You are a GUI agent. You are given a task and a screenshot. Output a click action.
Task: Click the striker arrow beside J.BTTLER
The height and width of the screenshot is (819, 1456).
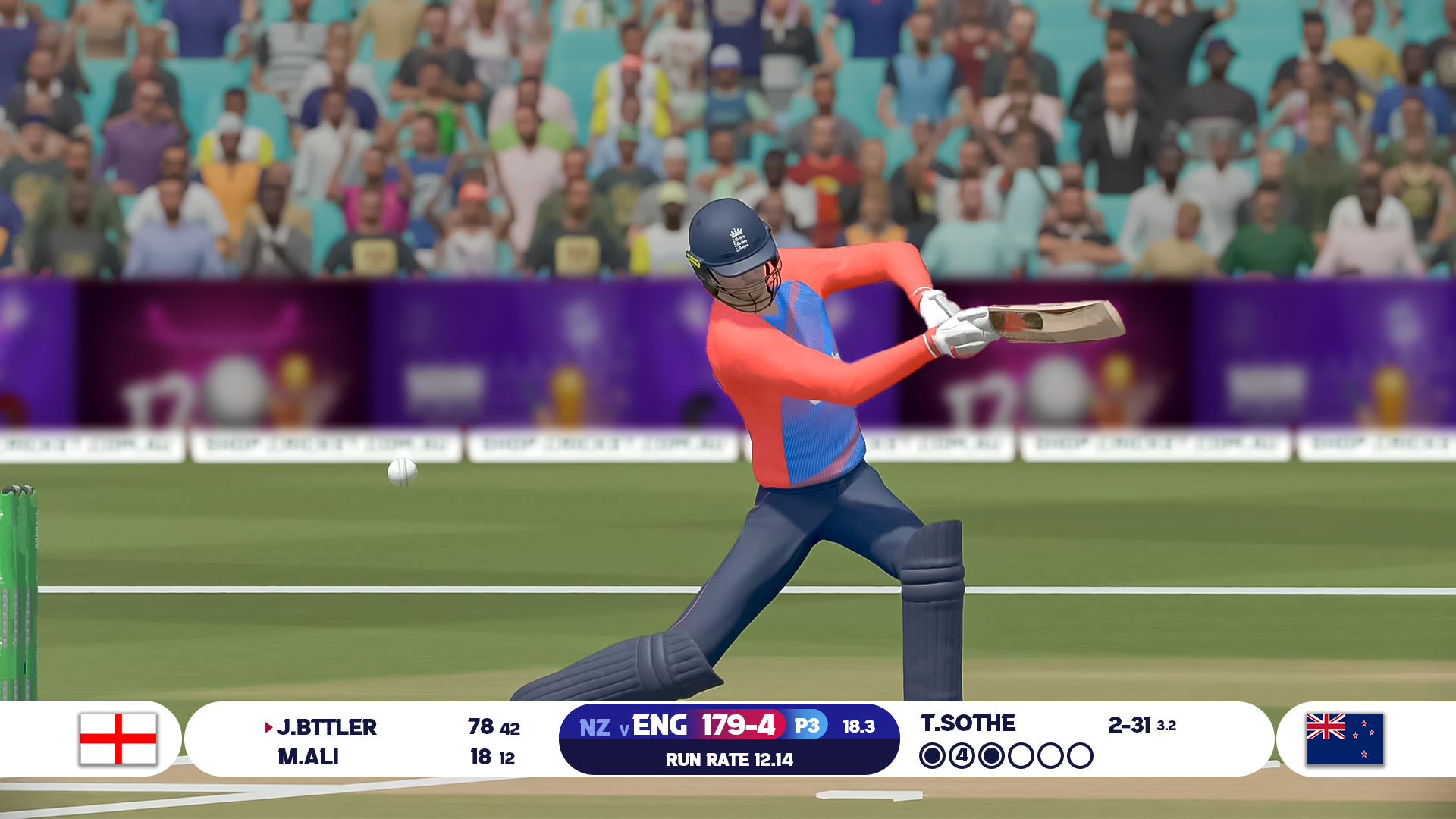pyautogui.click(x=267, y=727)
